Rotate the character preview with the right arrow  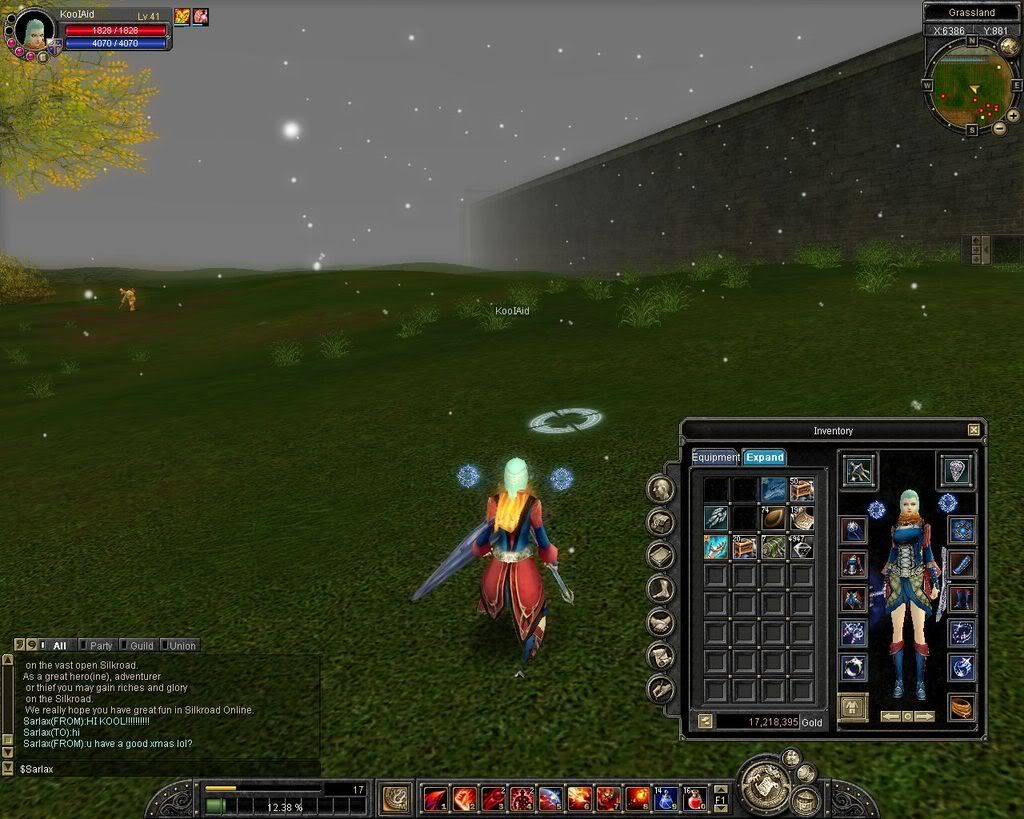(x=924, y=716)
